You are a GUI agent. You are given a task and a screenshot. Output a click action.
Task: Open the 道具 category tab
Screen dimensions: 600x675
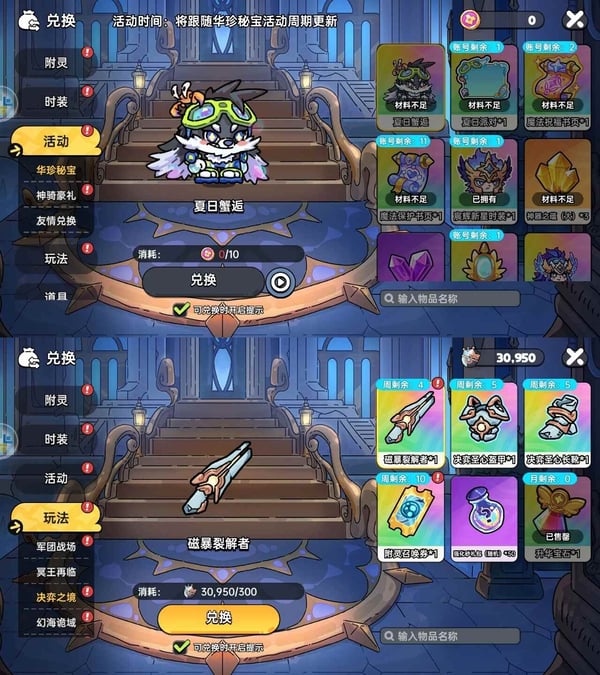pyautogui.click(x=56, y=296)
